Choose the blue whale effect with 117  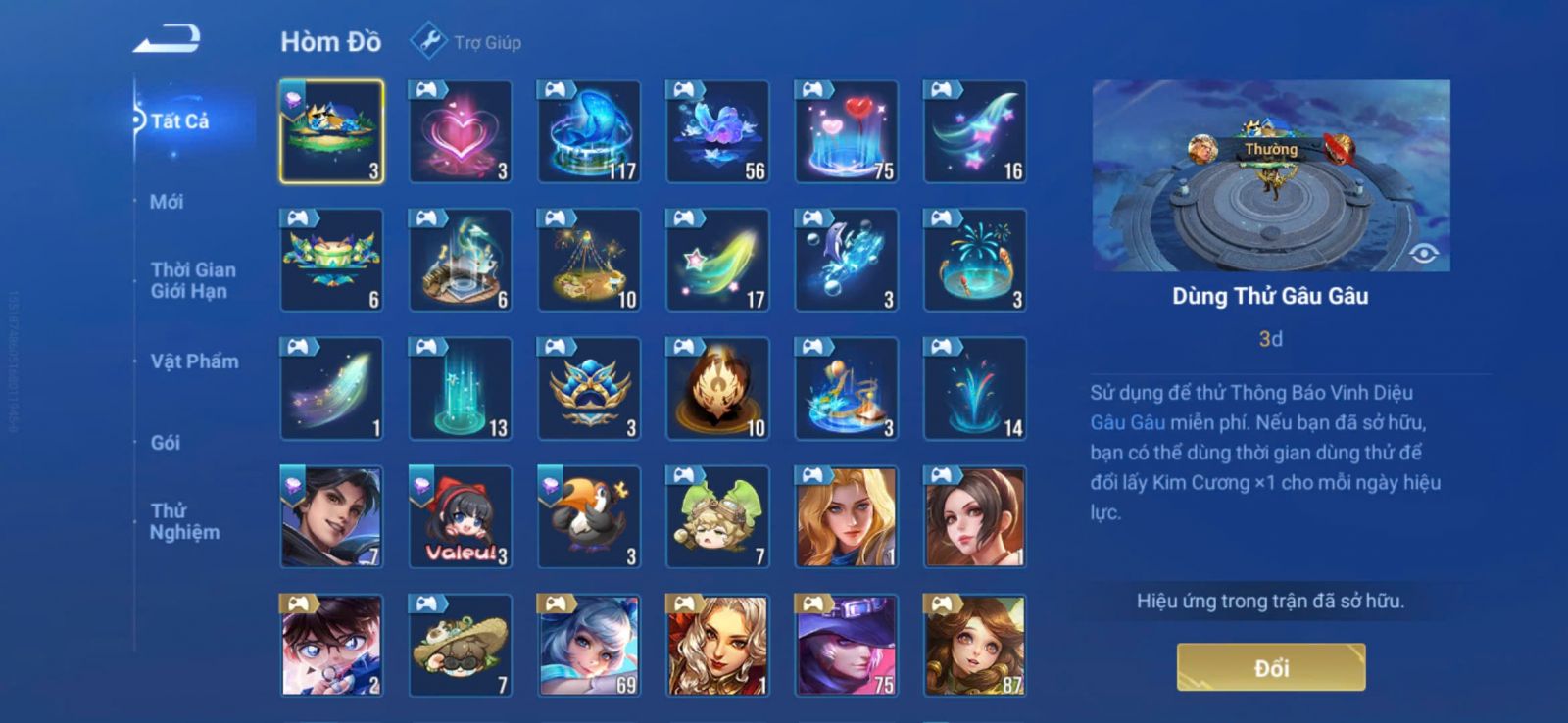588,132
